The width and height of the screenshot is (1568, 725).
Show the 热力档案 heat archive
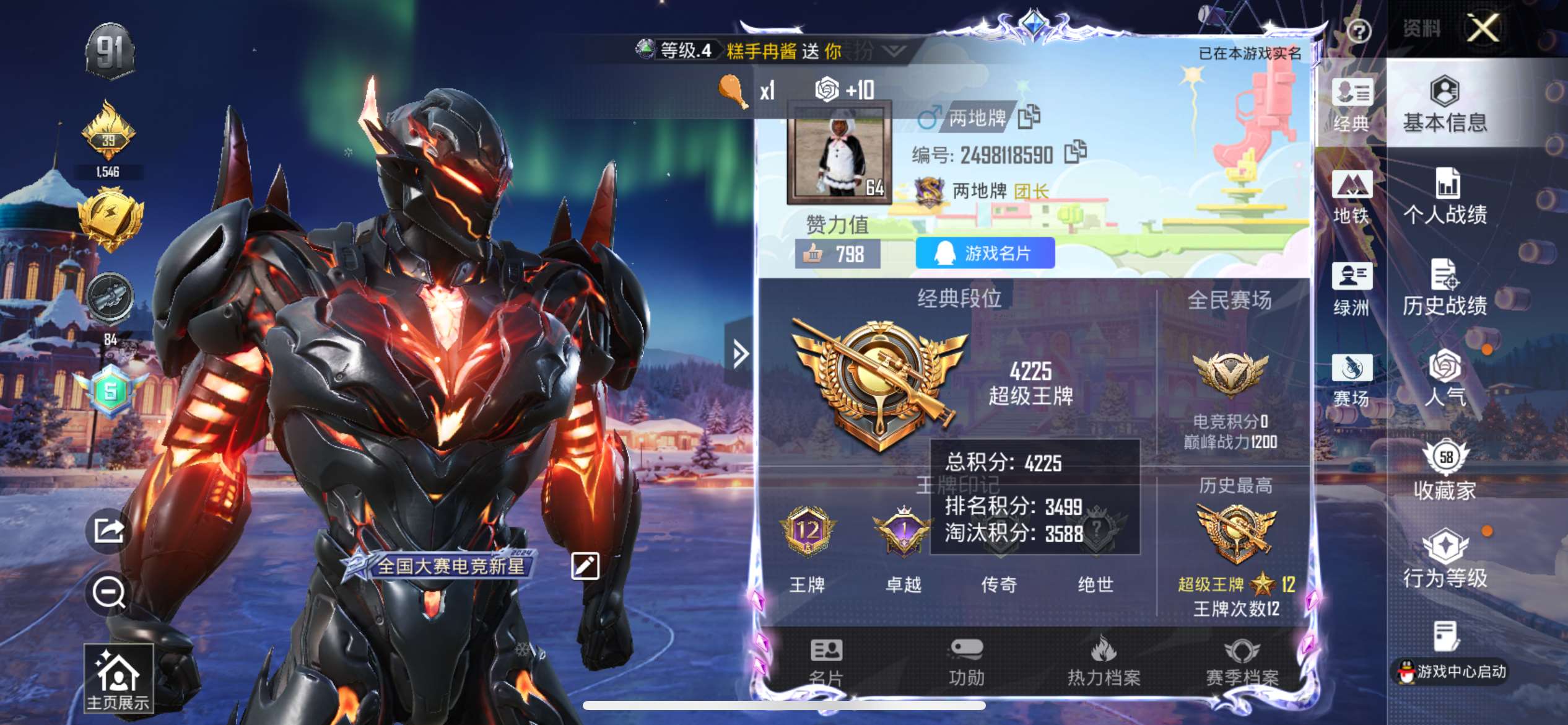1104,662
